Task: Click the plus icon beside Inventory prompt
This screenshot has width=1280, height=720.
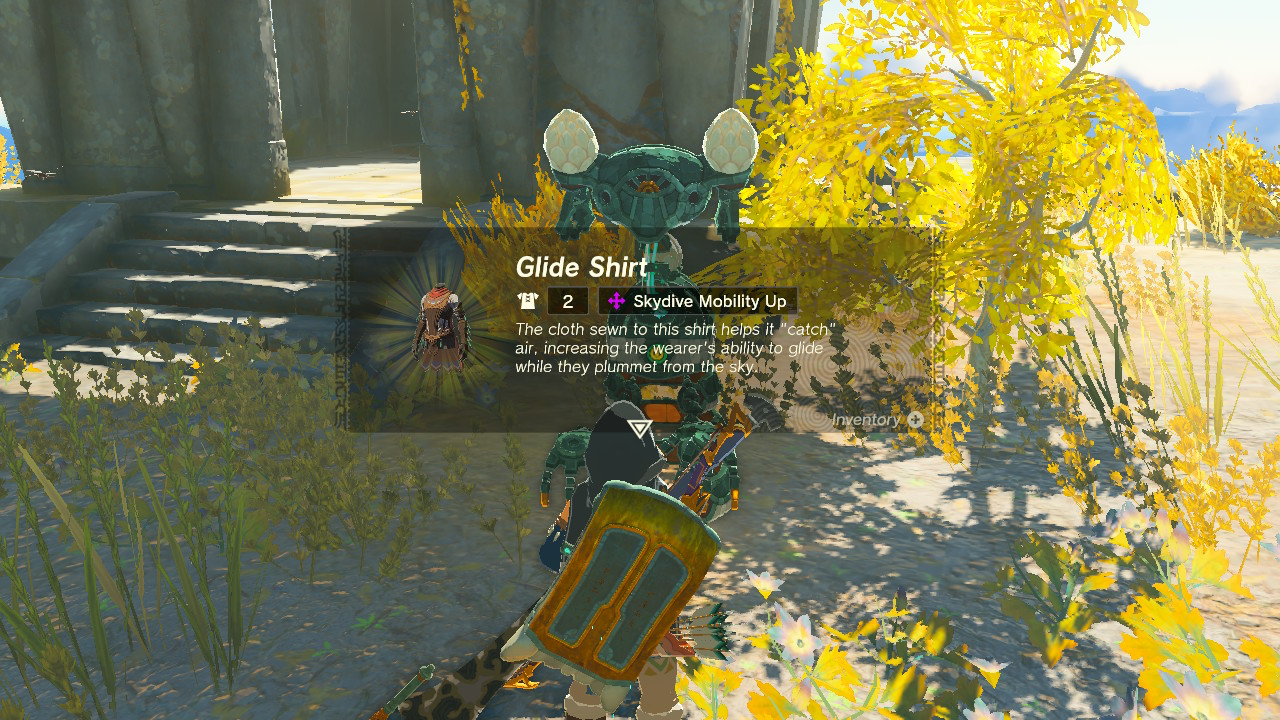Action: coord(913,420)
